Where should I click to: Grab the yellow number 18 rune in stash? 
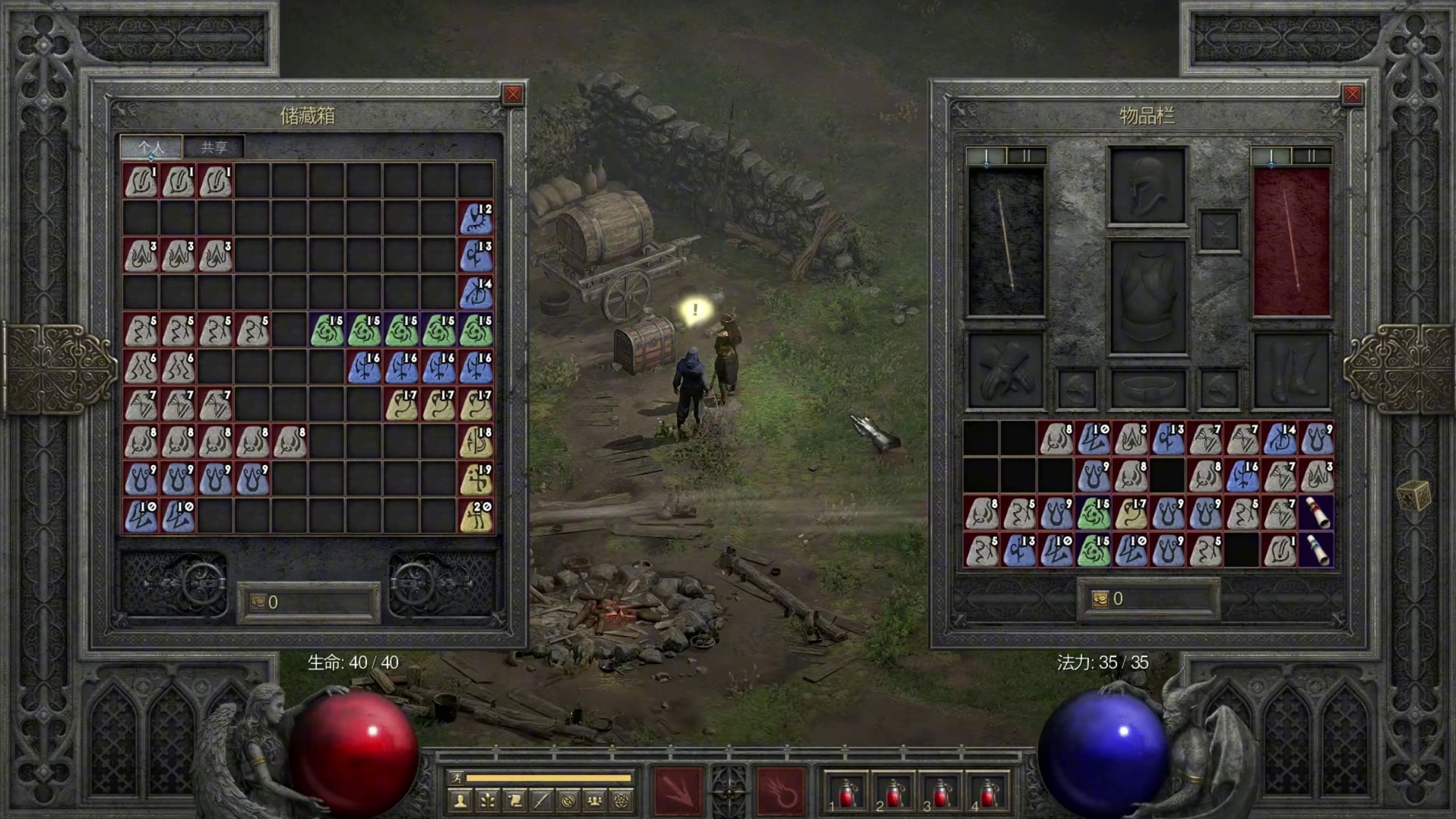click(x=476, y=442)
